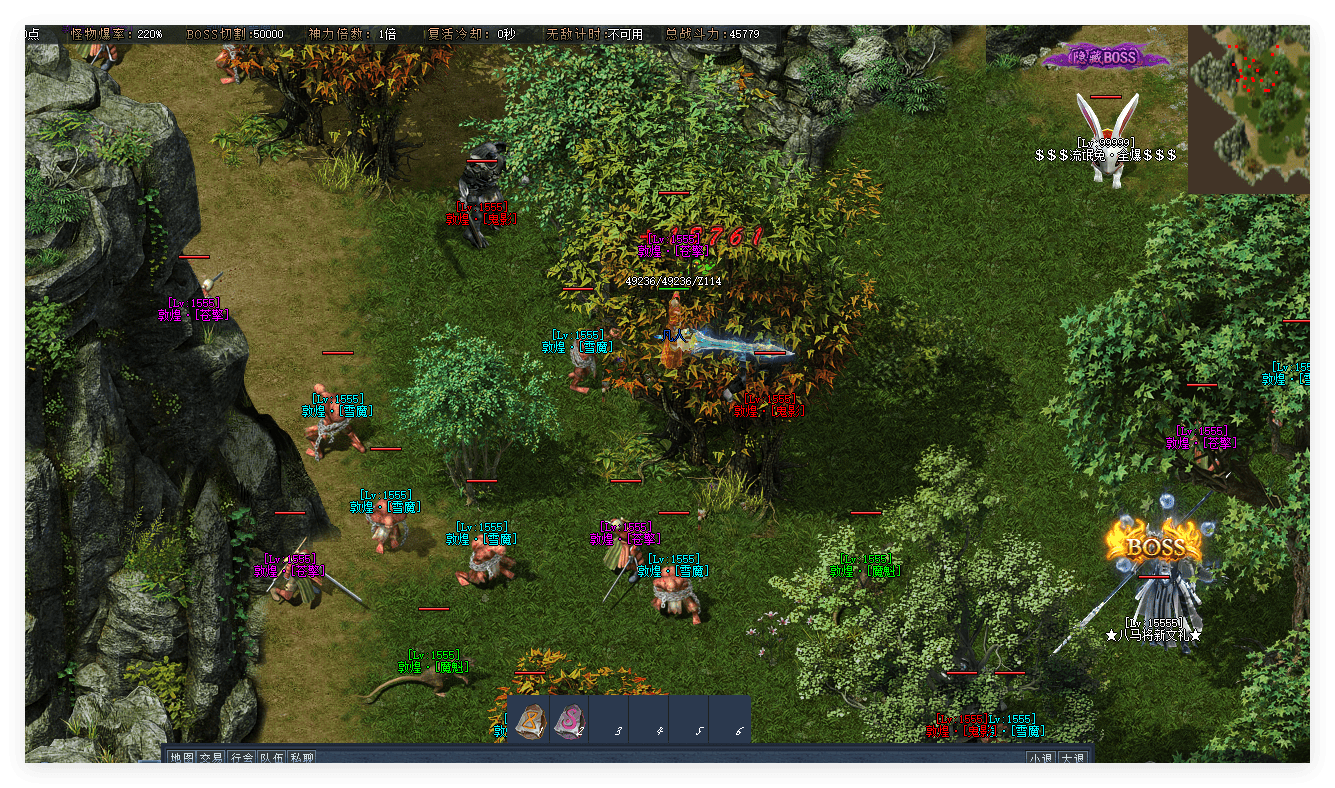Click the 大退 exit game button
1335x788 pixels.
pos(1073,758)
